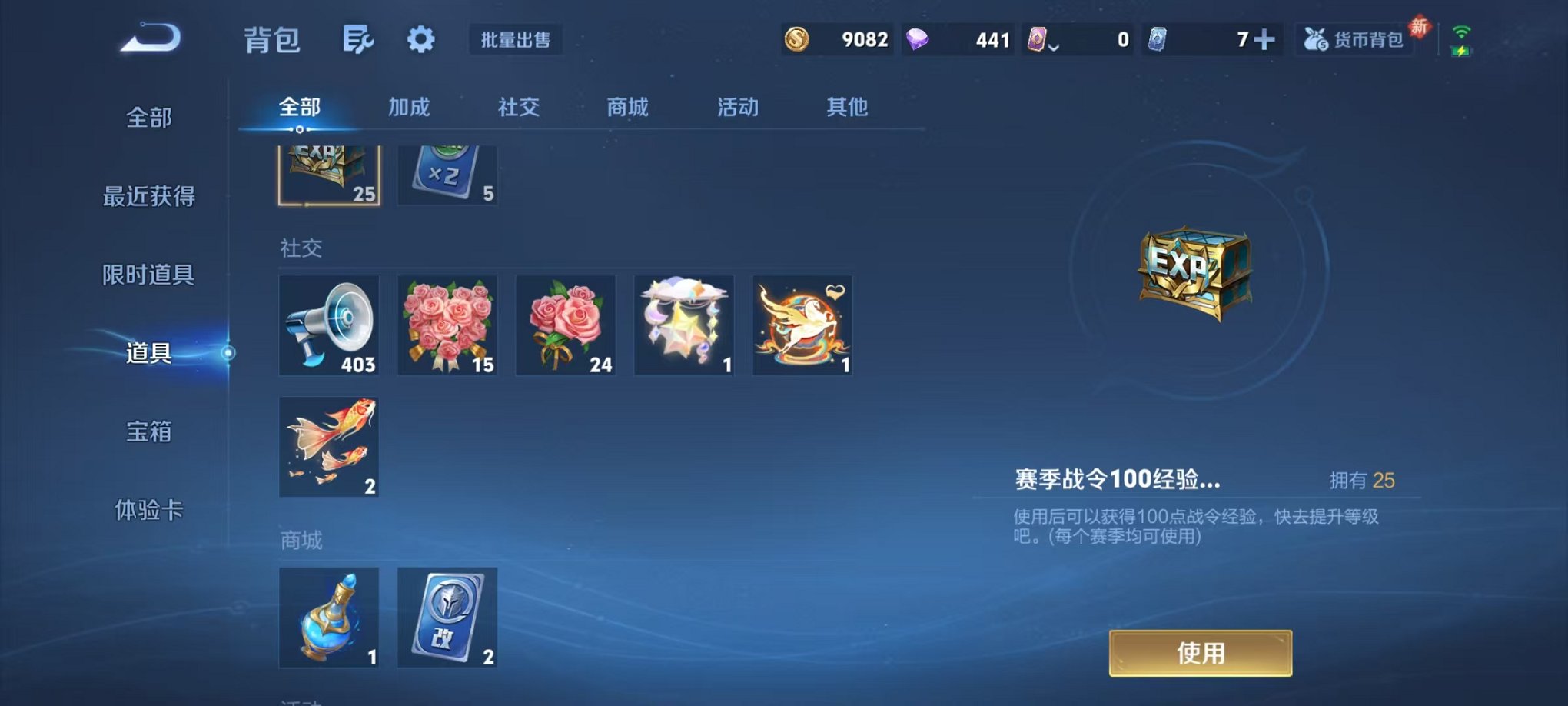Image resolution: width=1568 pixels, height=706 pixels.
Task: Select the golden pegasus item
Action: 802,325
